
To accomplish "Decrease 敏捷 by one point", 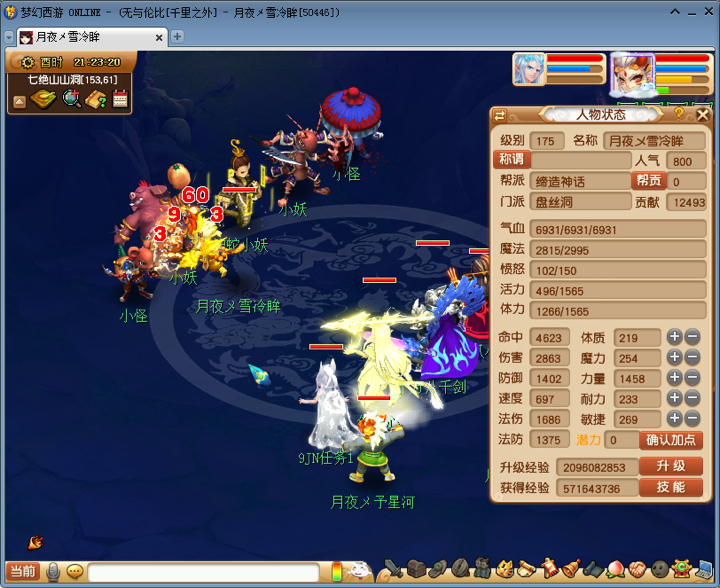I will 692,419.
